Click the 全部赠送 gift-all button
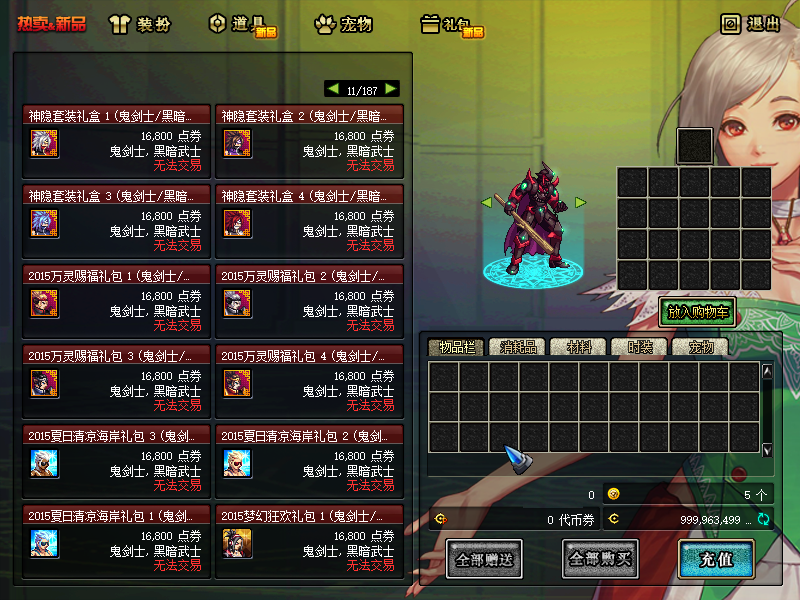 484,559
